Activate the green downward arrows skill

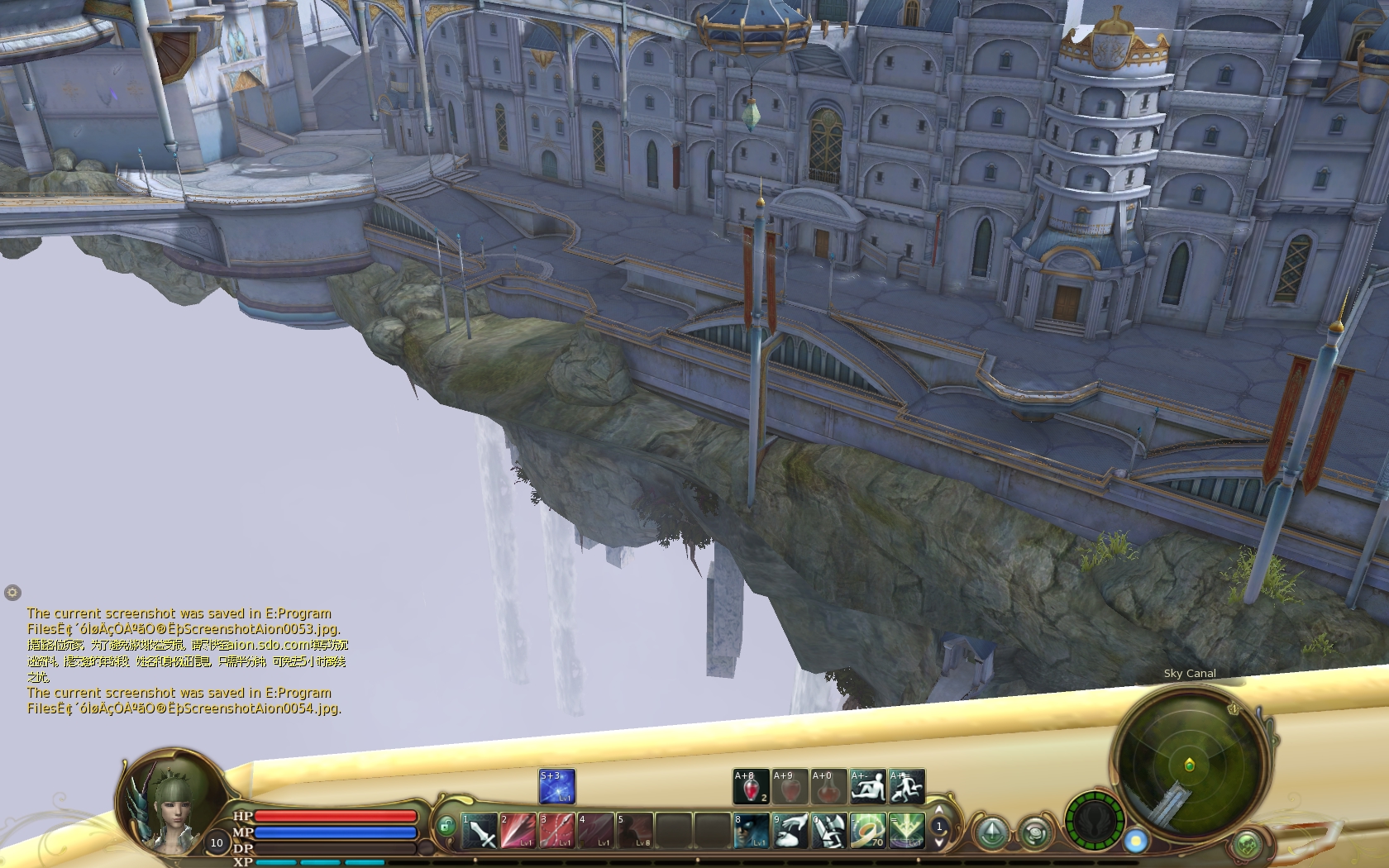(906, 831)
